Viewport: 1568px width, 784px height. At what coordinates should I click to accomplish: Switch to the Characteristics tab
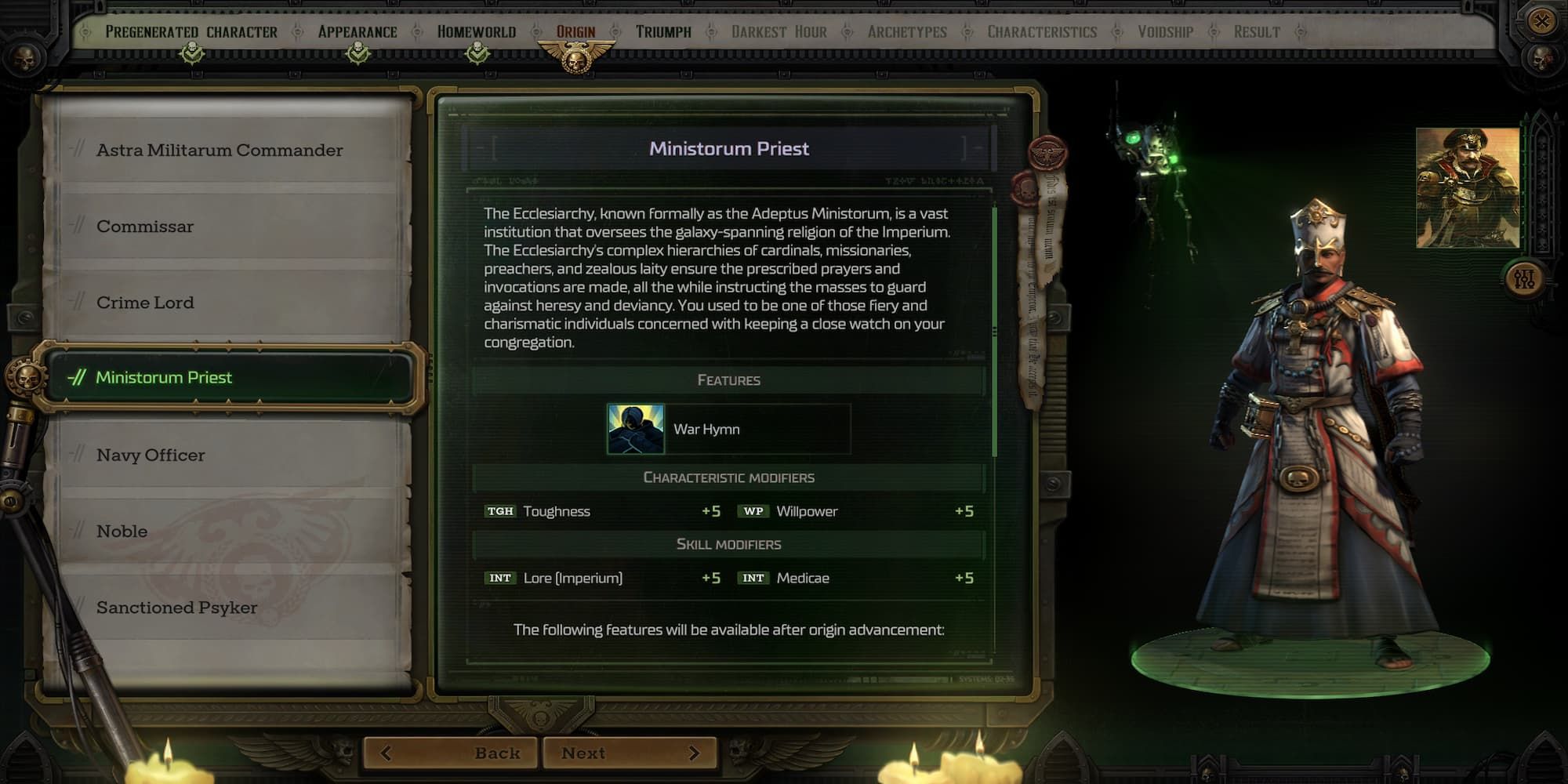click(x=1042, y=32)
